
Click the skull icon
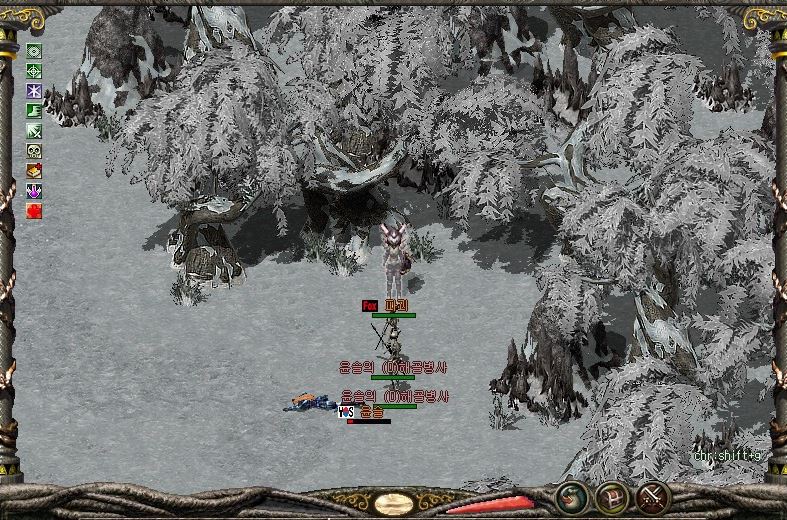tap(34, 151)
